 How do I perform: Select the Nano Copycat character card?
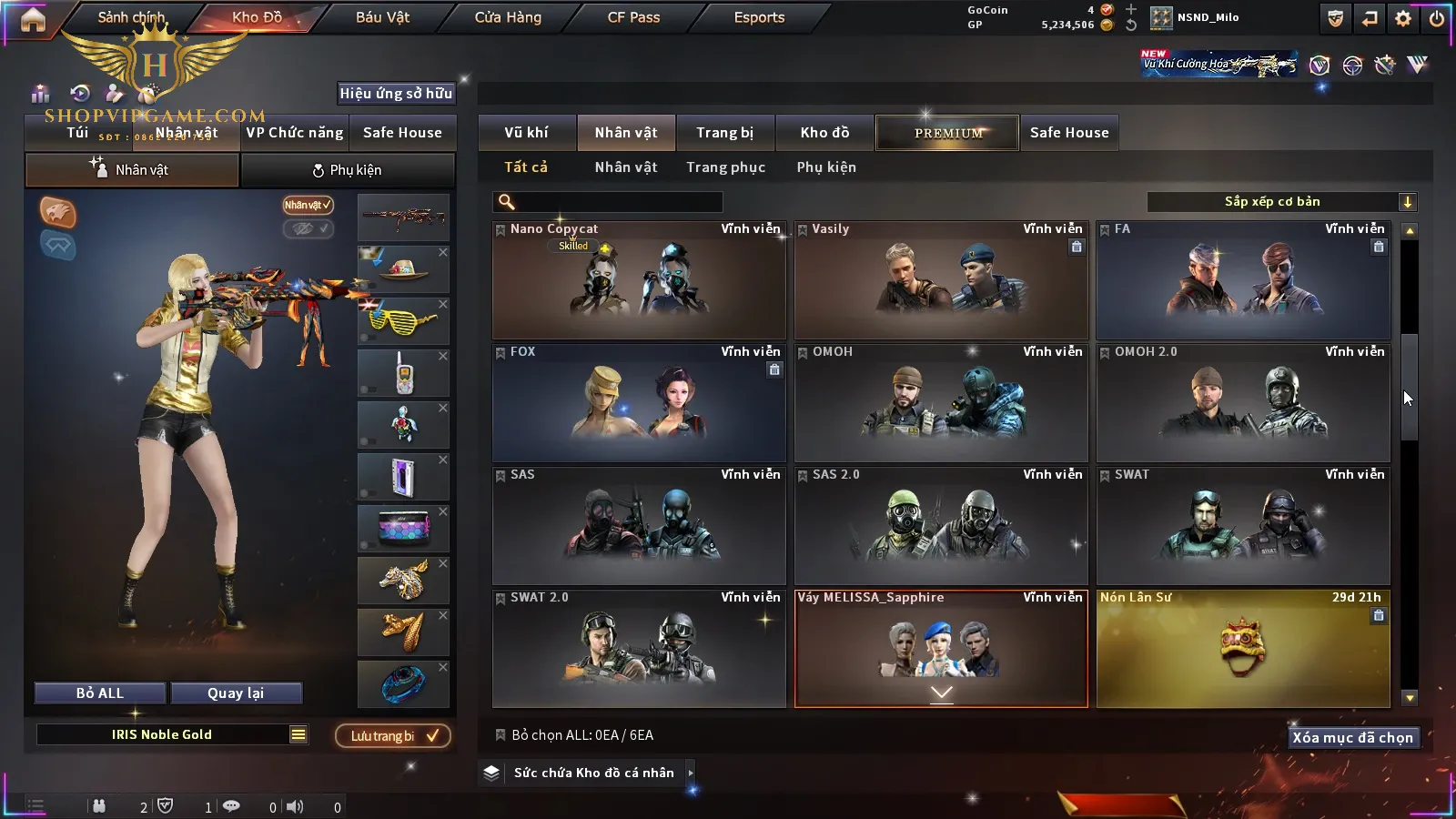638,280
